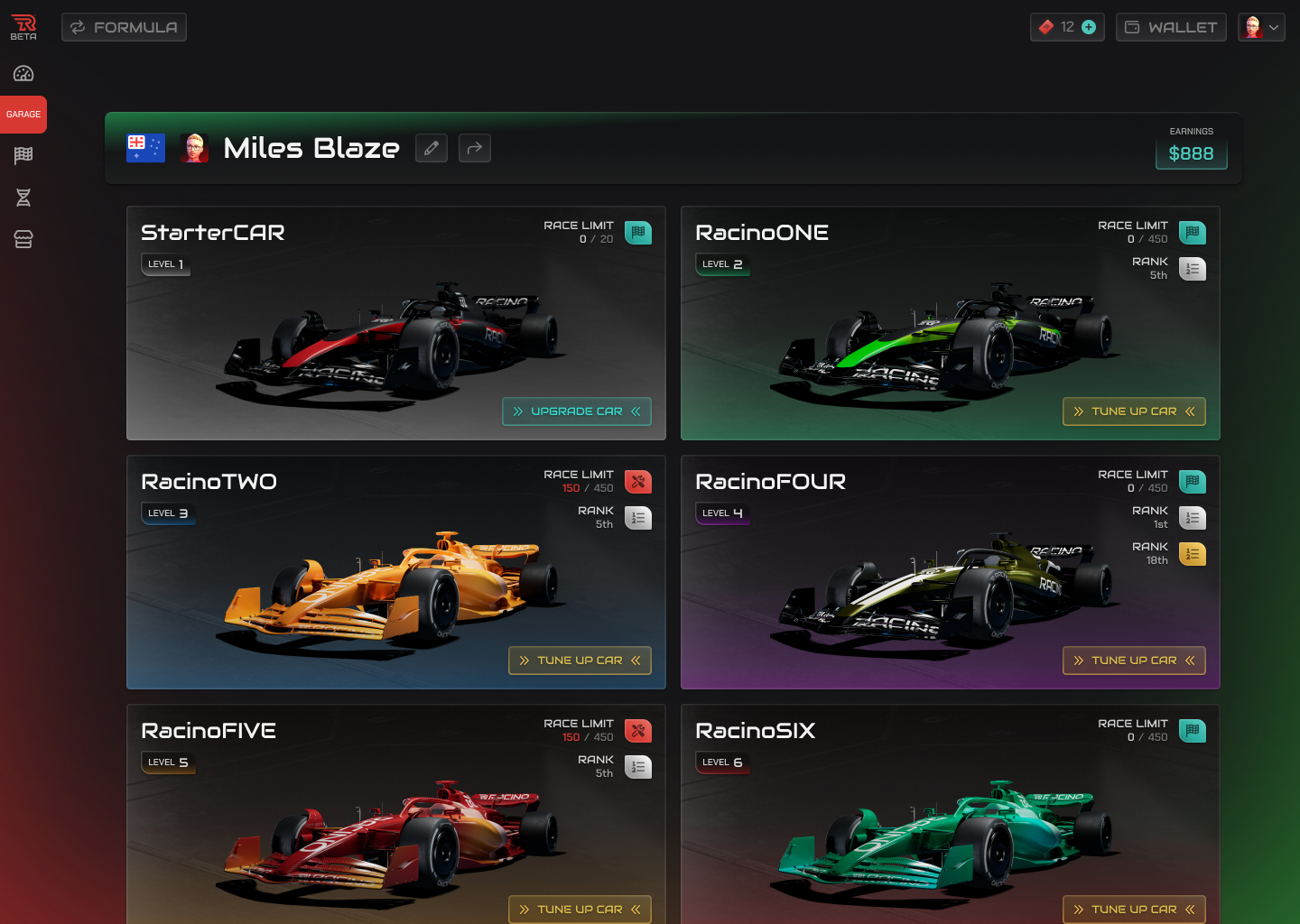Tune up the RacinoTWO car
The image size is (1300, 924).
[x=580, y=661]
